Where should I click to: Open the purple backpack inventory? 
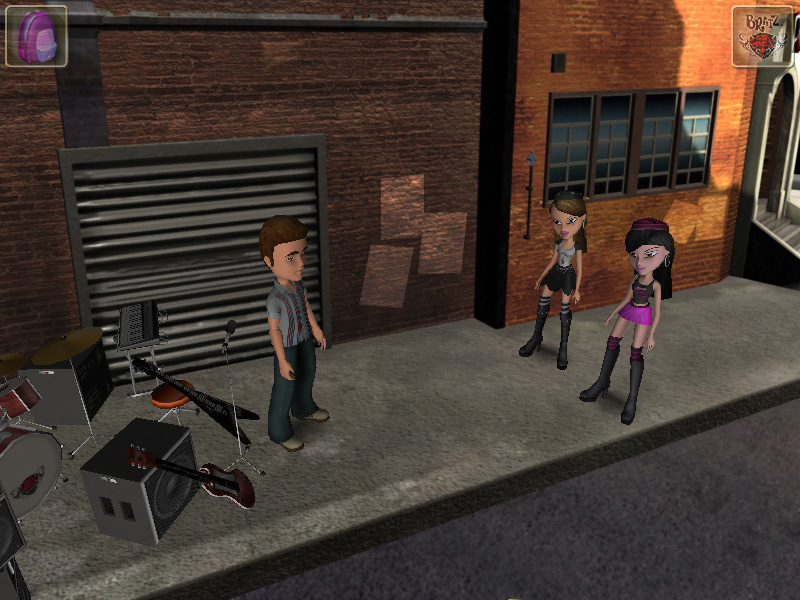point(36,36)
